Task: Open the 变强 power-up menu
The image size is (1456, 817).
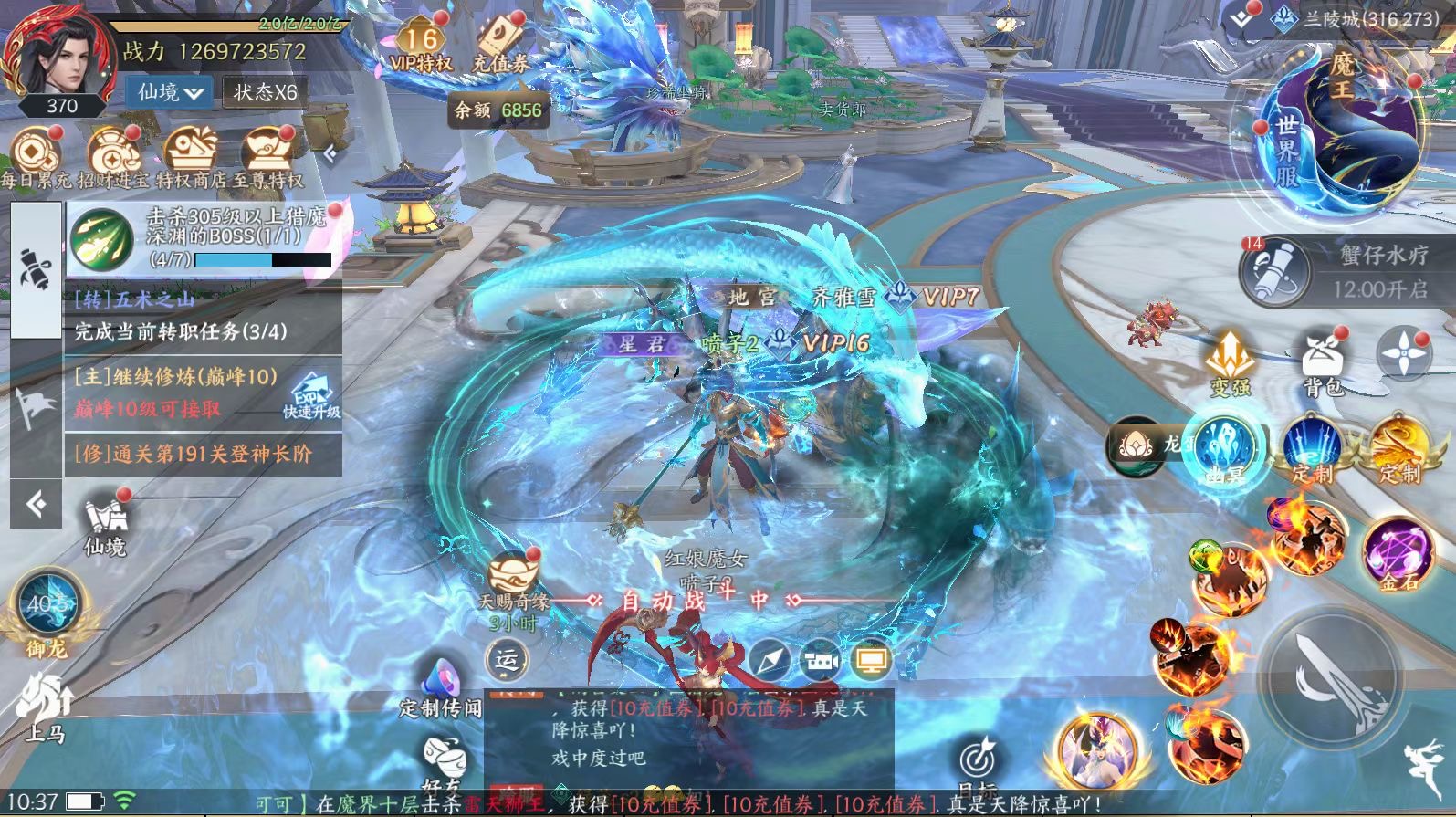Action: pyautogui.click(x=1231, y=361)
